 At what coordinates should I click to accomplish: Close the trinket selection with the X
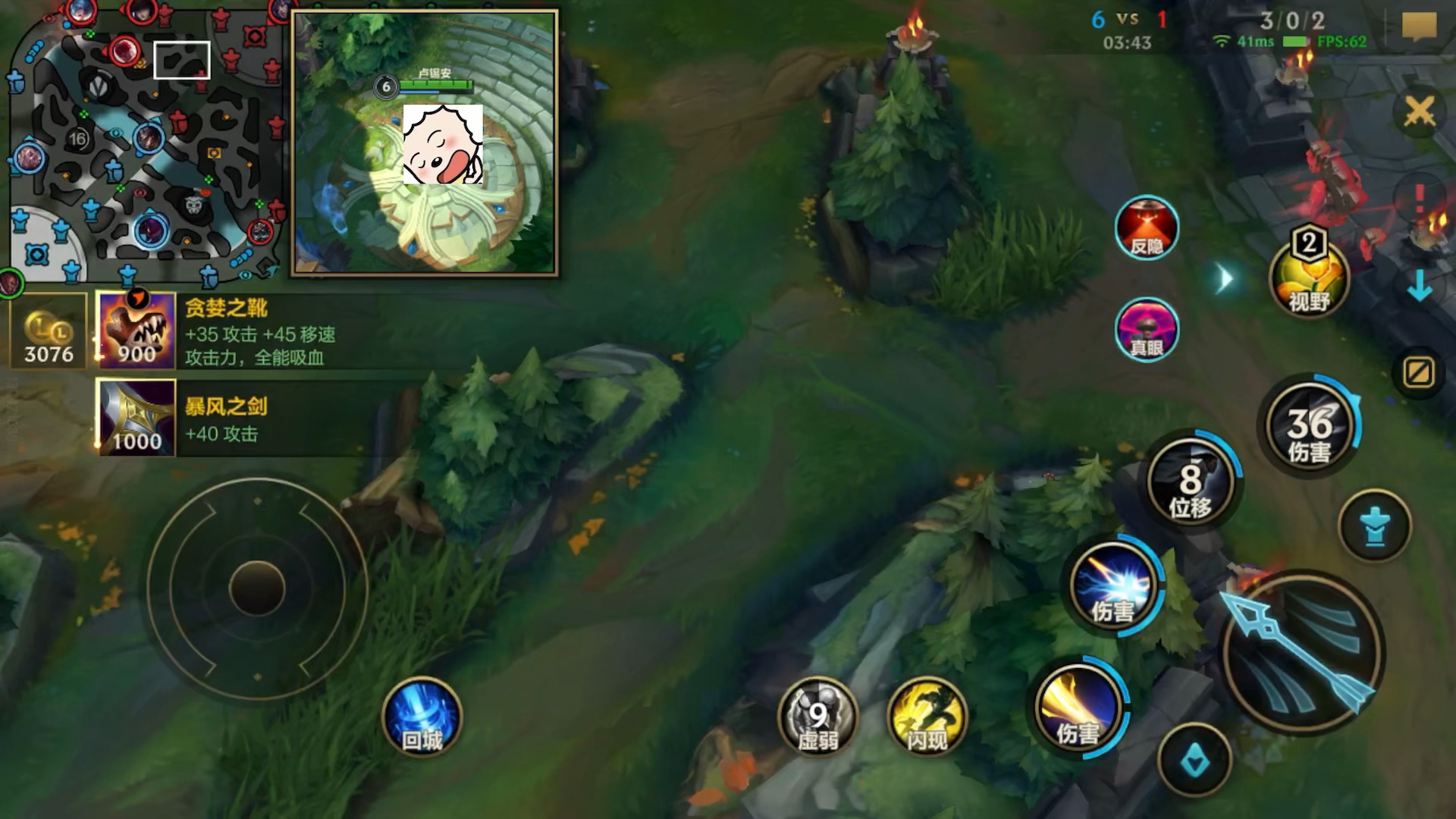(1419, 112)
